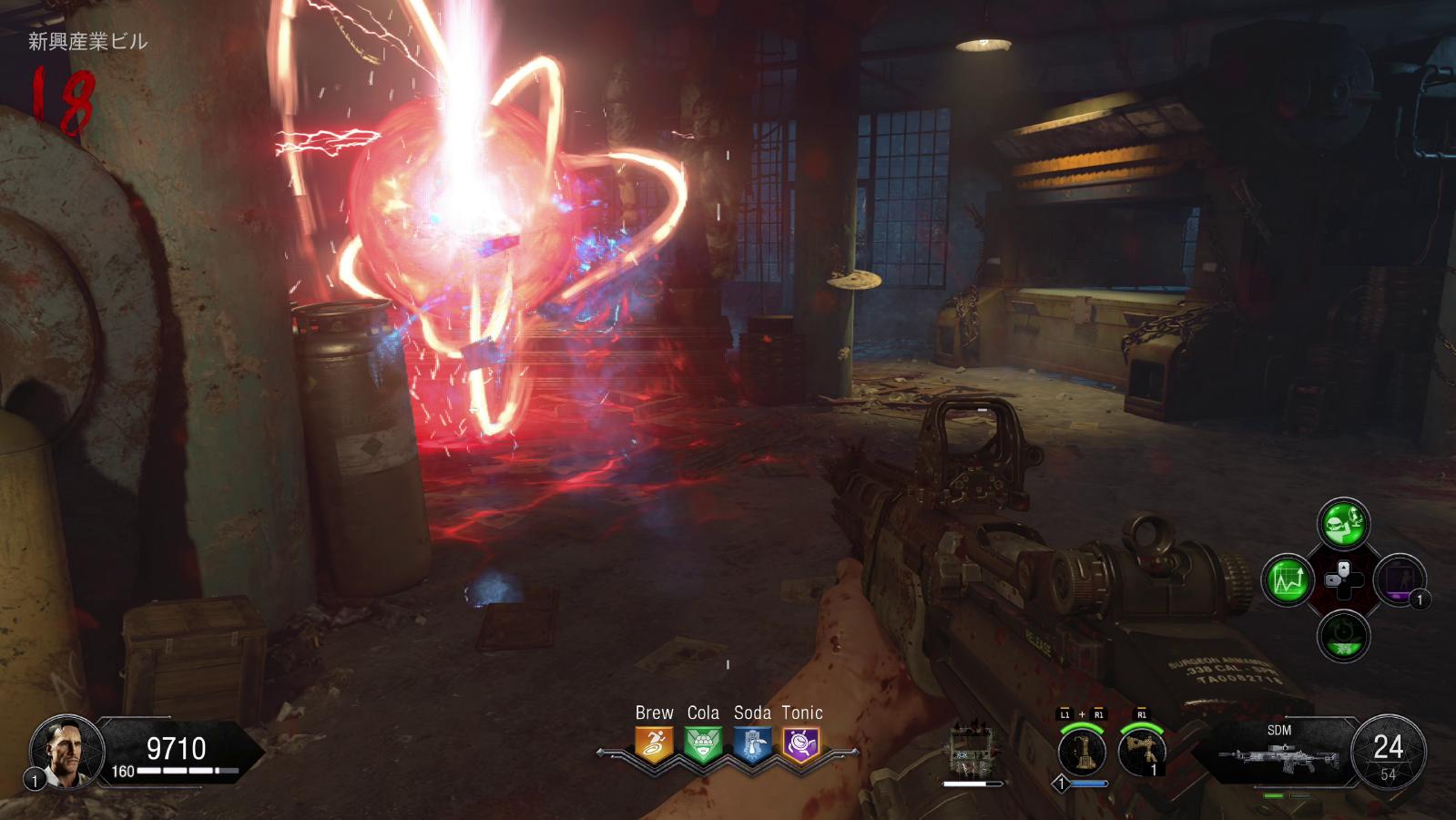Use the stopwatch elixir at the bottom
This screenshot has width=1456, height=820.
pyautogui.click(x=1343, y=635)
